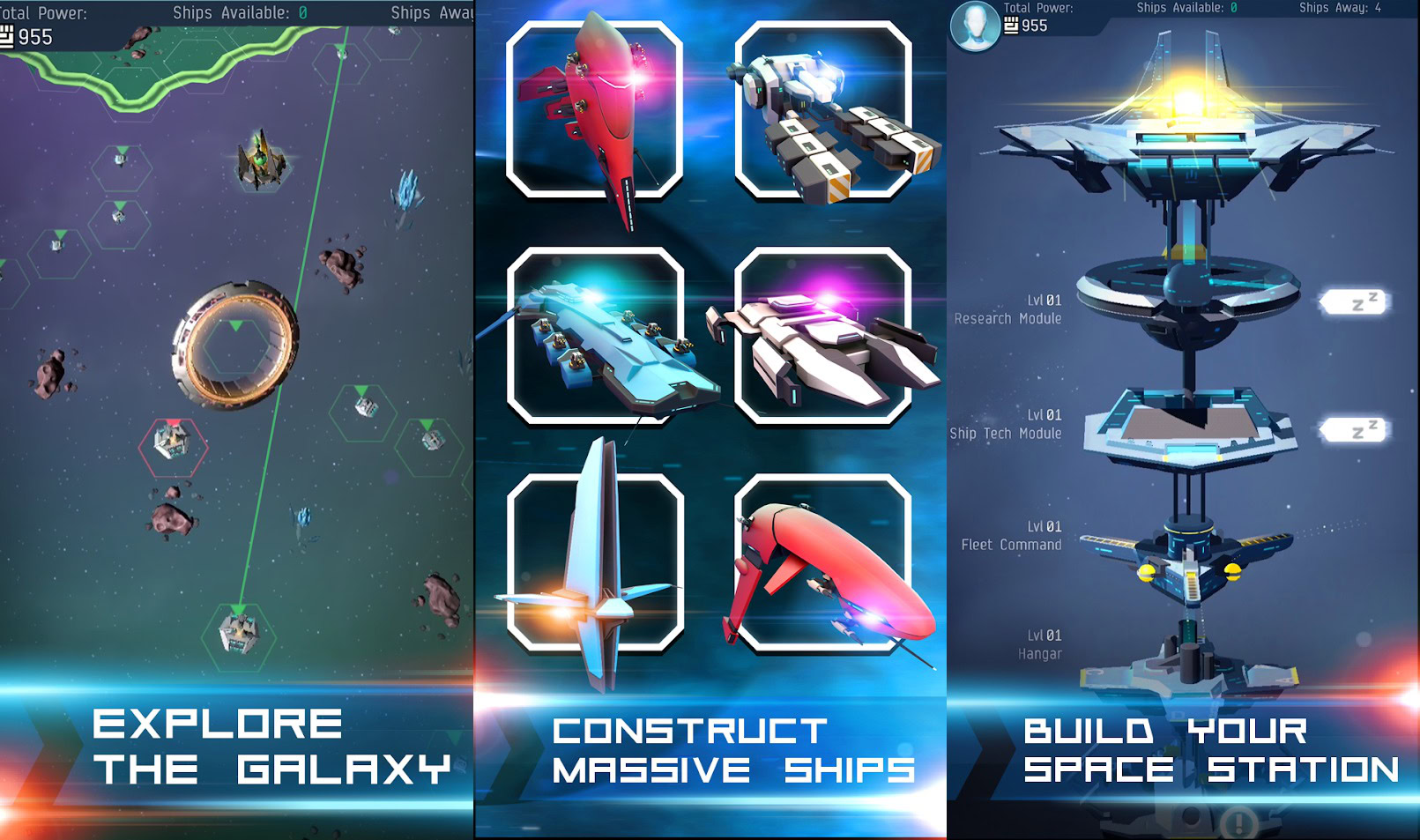Select the white cargo freighter ship tile
This screenshot has width=1420, height=840.
(823, 110)
